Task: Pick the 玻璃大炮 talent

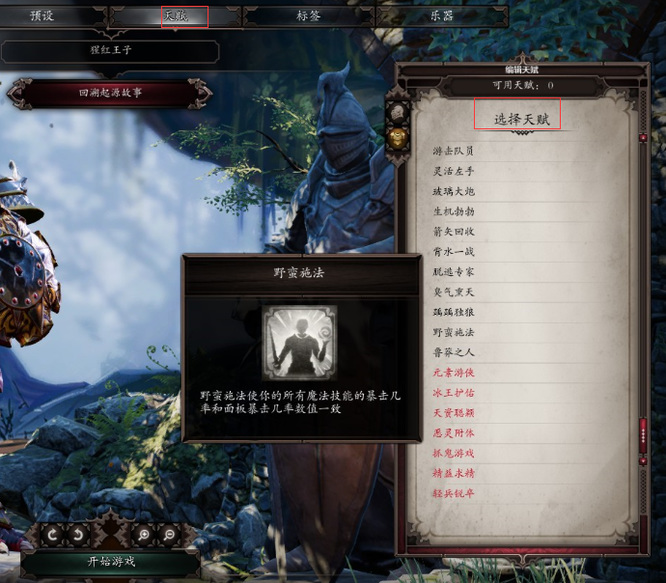Action: pos(453,191)
